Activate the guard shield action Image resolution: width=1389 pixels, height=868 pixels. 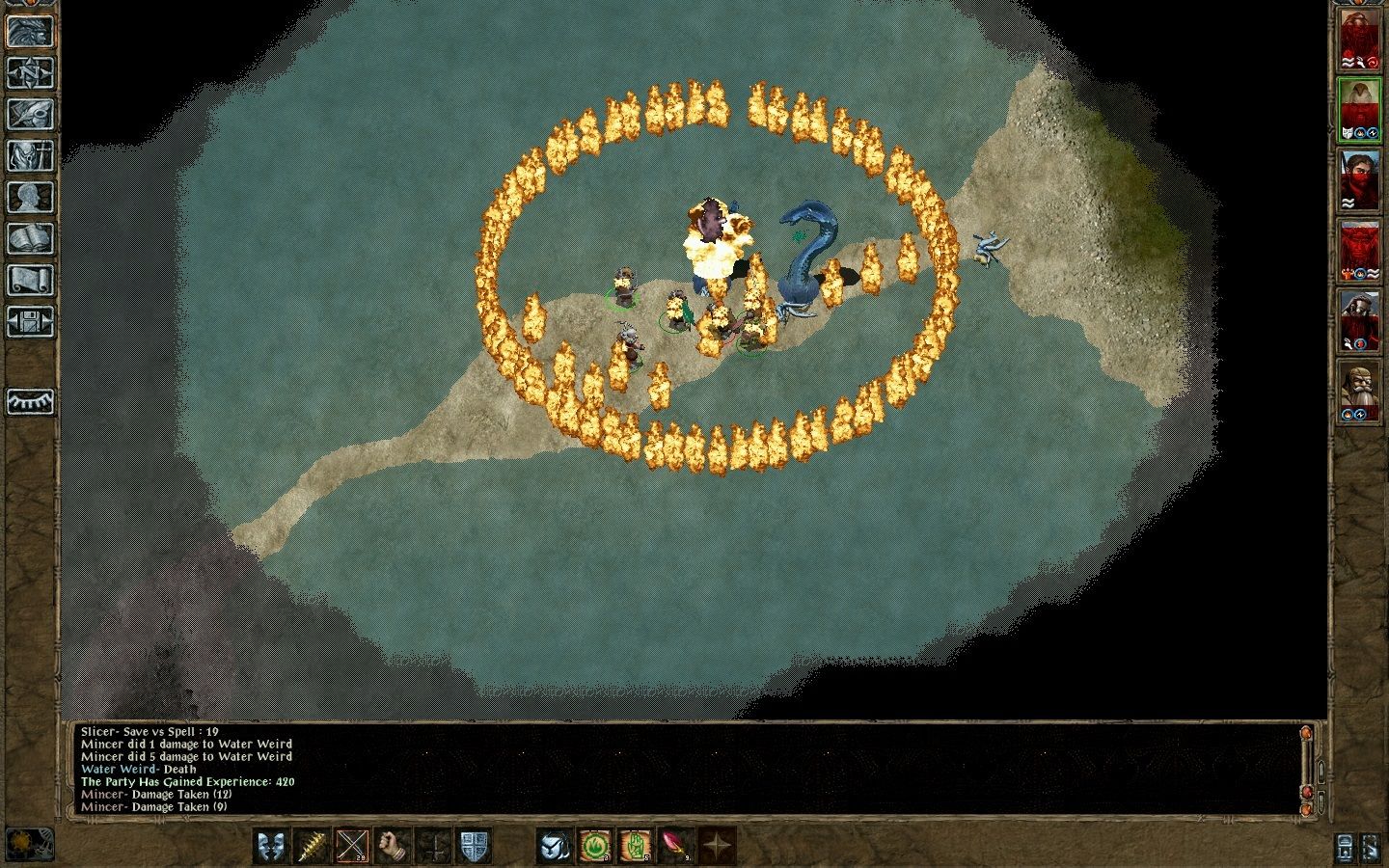point(474,846)
